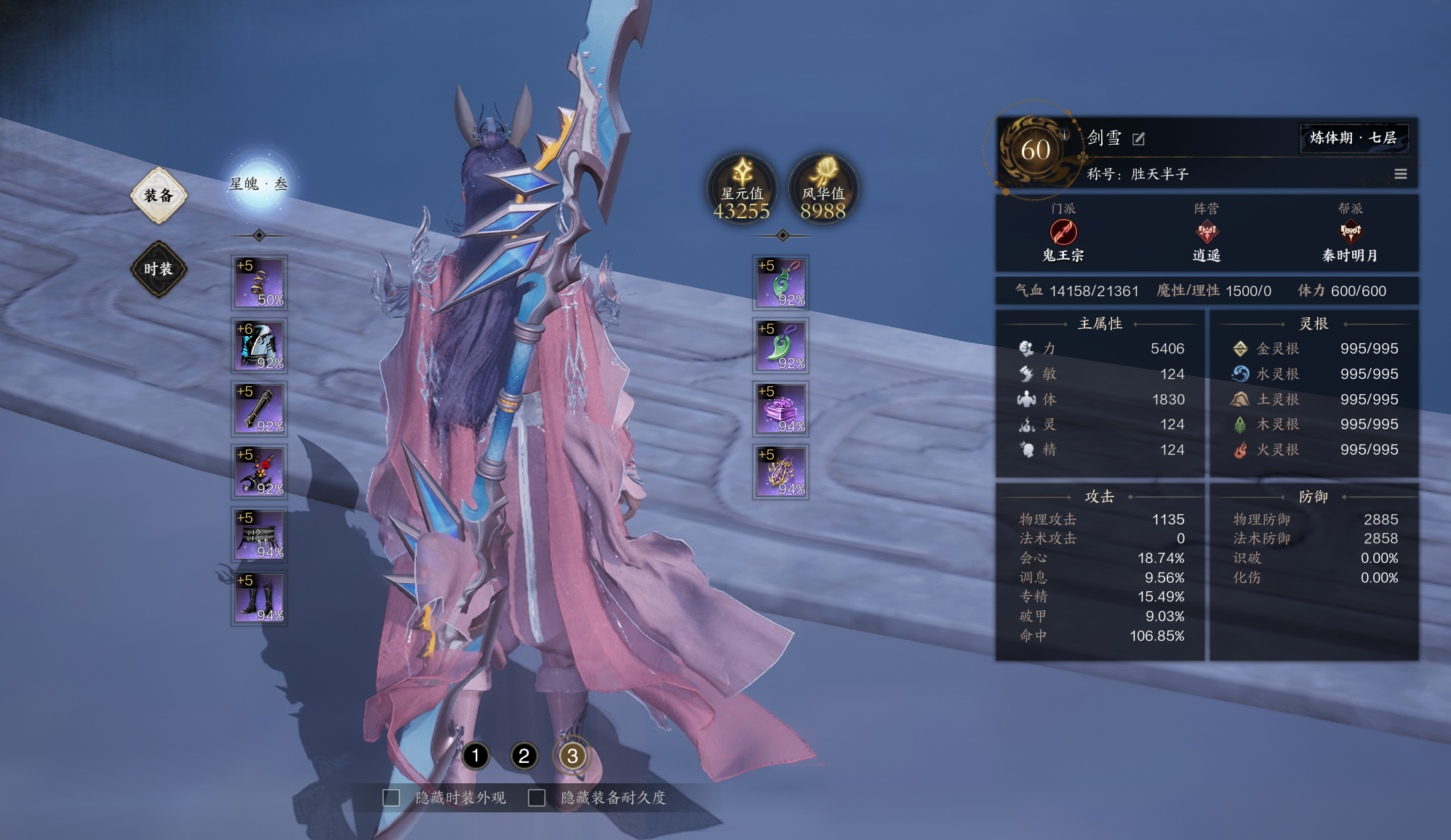1451x840 pixels.
Task: Click the 炼体期·七层 realm button
Action: tap(1353, 138)
